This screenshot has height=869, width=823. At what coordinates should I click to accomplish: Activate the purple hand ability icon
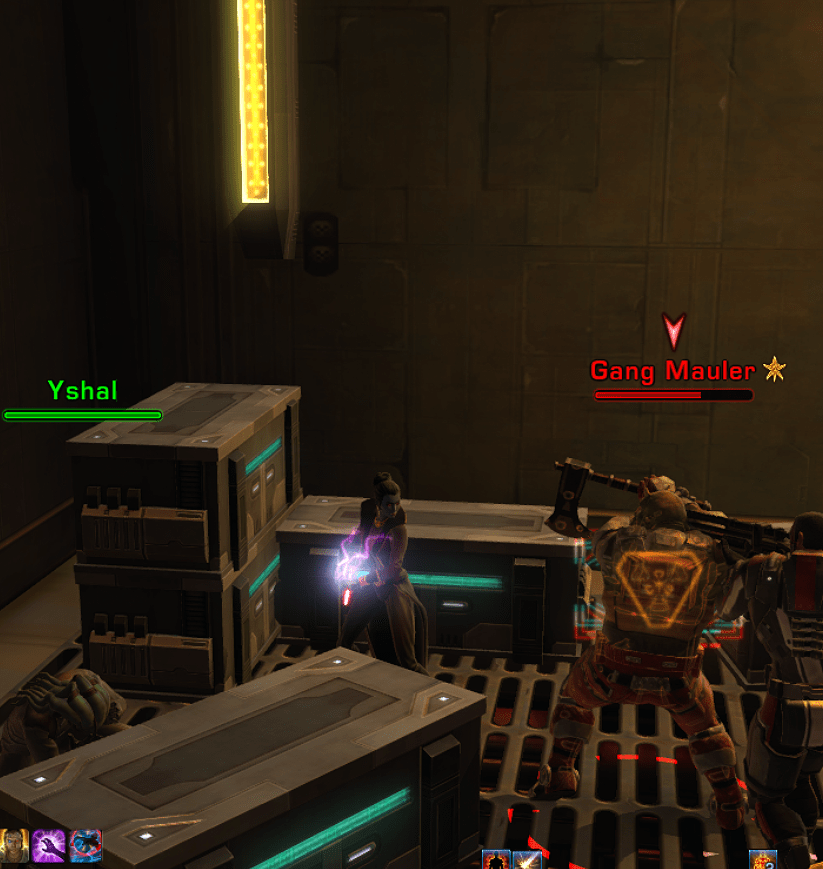click(49, 845)
